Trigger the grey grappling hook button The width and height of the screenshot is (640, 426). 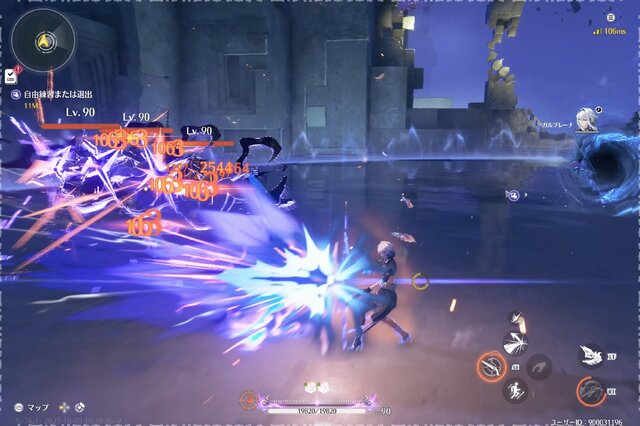(540, 367)
